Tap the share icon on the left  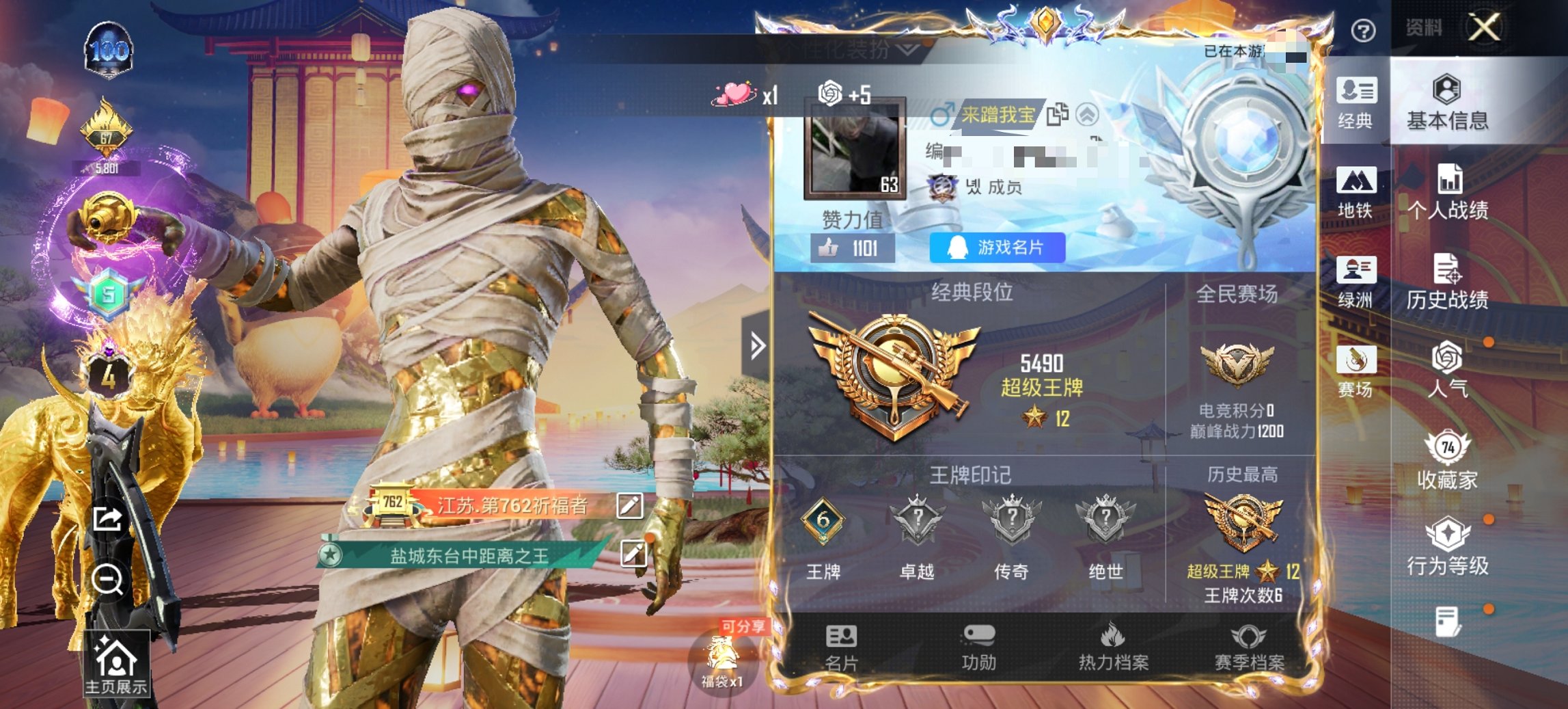[x=107, y=516]
